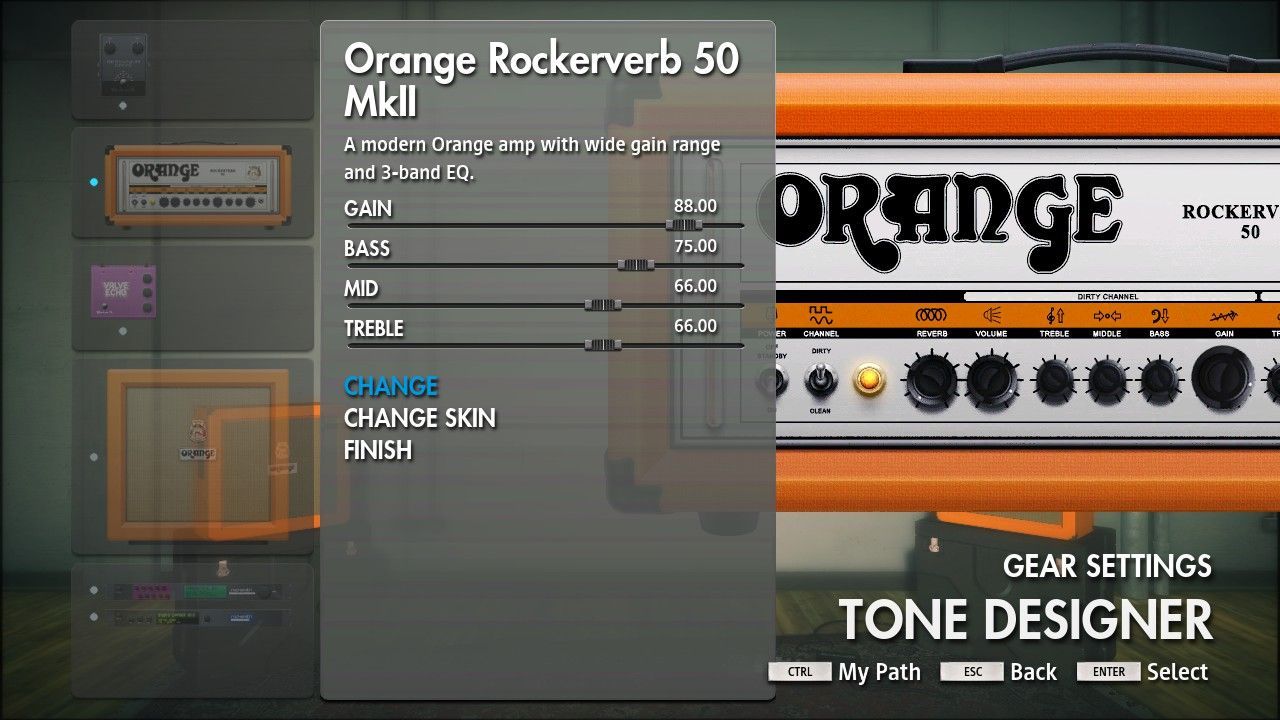Viewport: 1280px width, 720px height.
Task: Click FINISH to exit gear settings
Action: pyautogui.click(x=377, y=450)
